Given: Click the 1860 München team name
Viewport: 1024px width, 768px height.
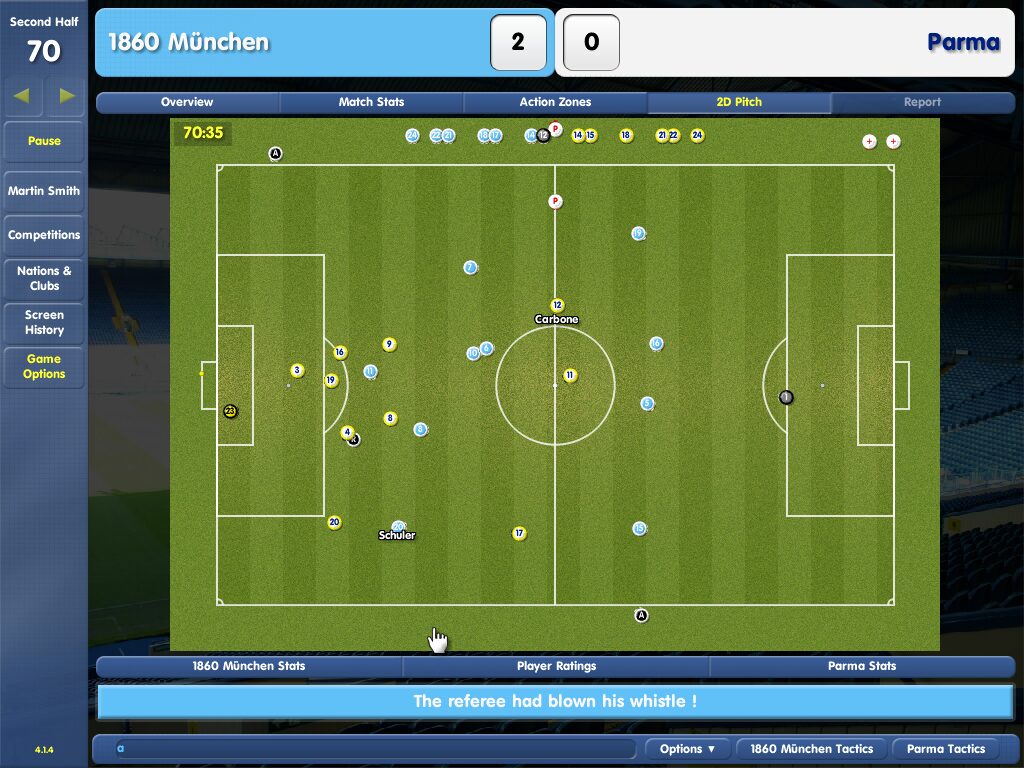Looking at the screenshot, I should point(188,42).
